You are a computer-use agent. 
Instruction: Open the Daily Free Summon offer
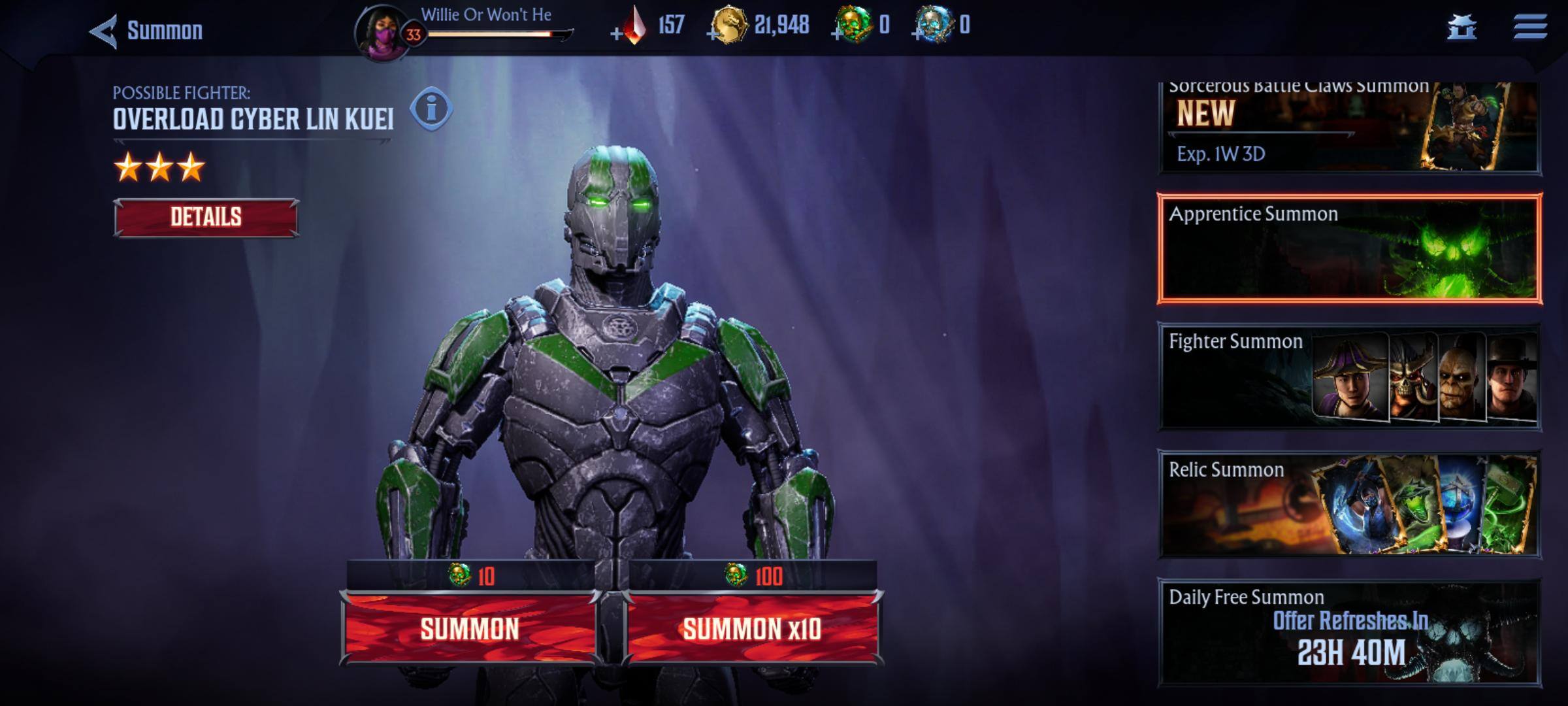[1350, 632]
